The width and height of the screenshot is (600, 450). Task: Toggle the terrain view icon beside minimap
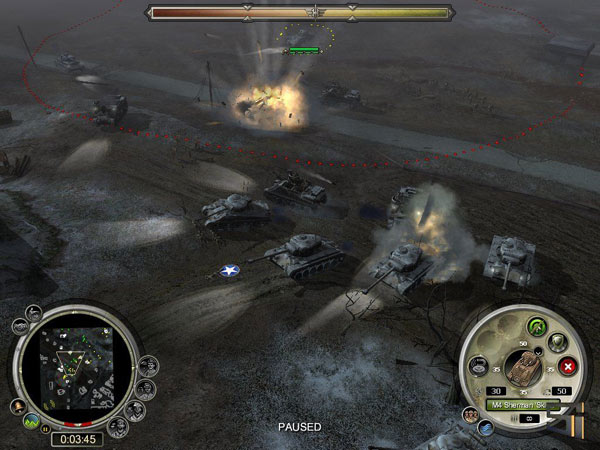[32, 420]
